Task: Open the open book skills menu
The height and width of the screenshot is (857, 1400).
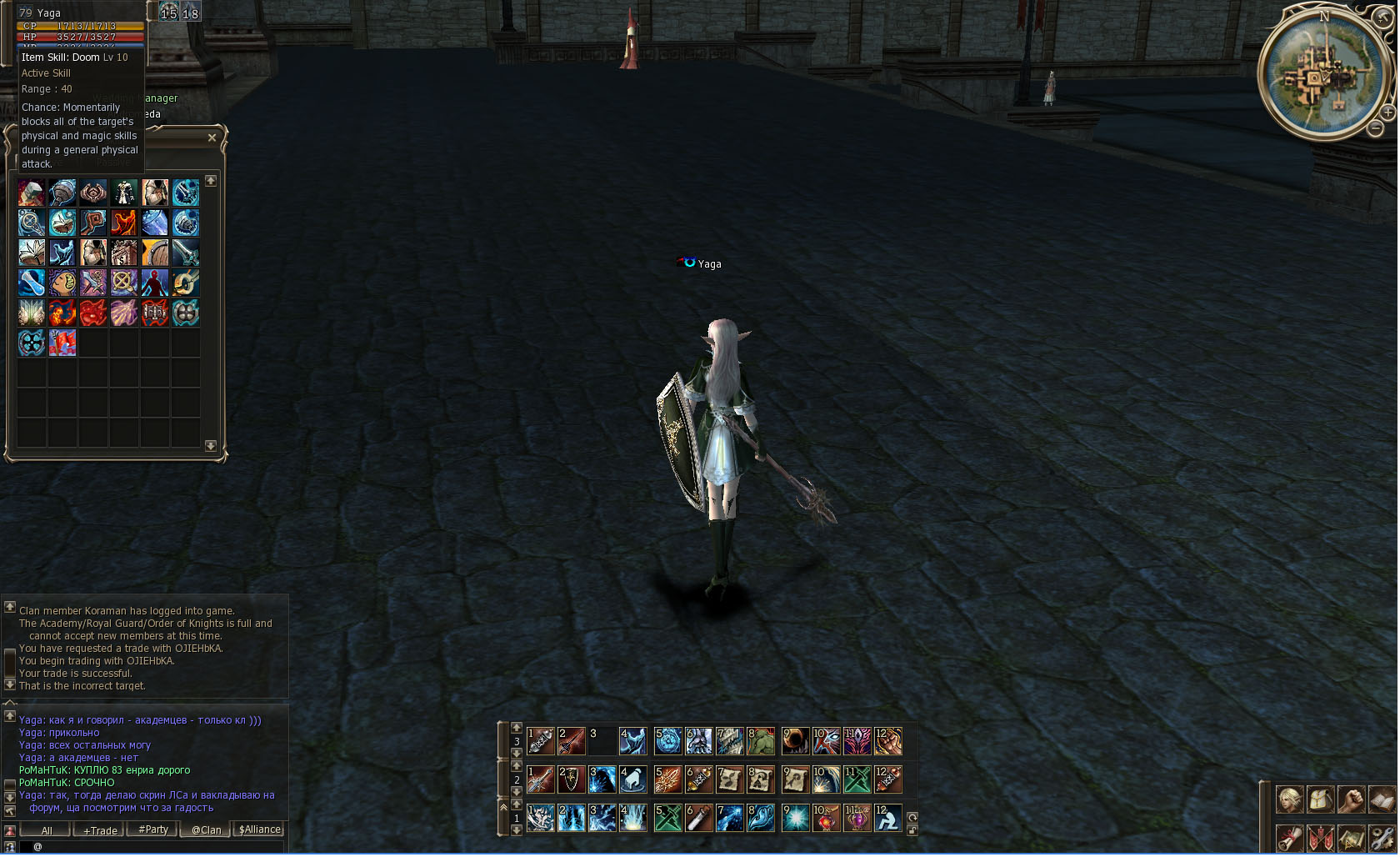Action: click(1382, 799)
